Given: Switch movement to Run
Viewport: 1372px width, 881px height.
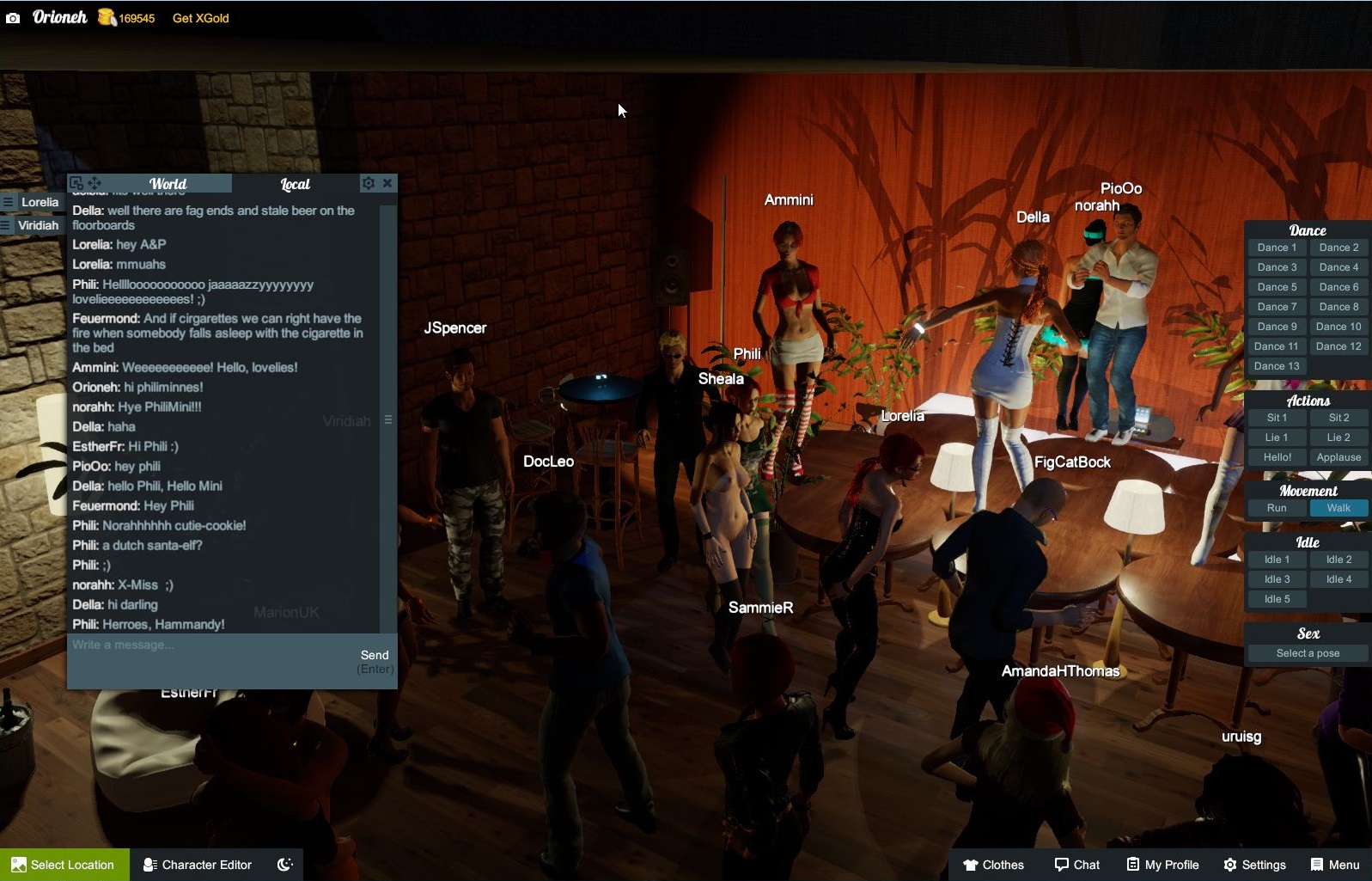Looking at the screenshot, I should coord(1277,508).
